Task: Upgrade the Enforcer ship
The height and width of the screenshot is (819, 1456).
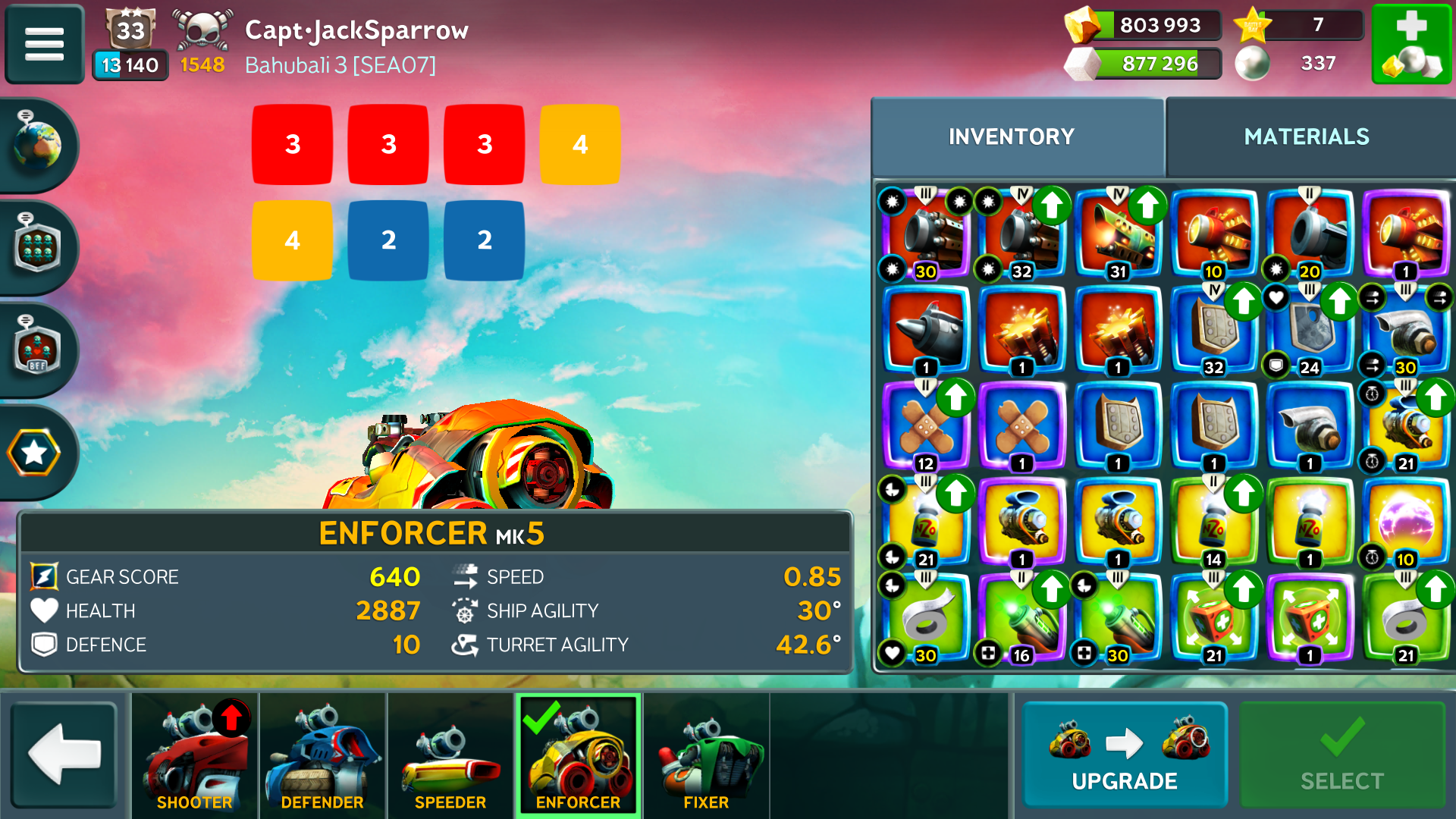Action: click(x=1125, y=755)
